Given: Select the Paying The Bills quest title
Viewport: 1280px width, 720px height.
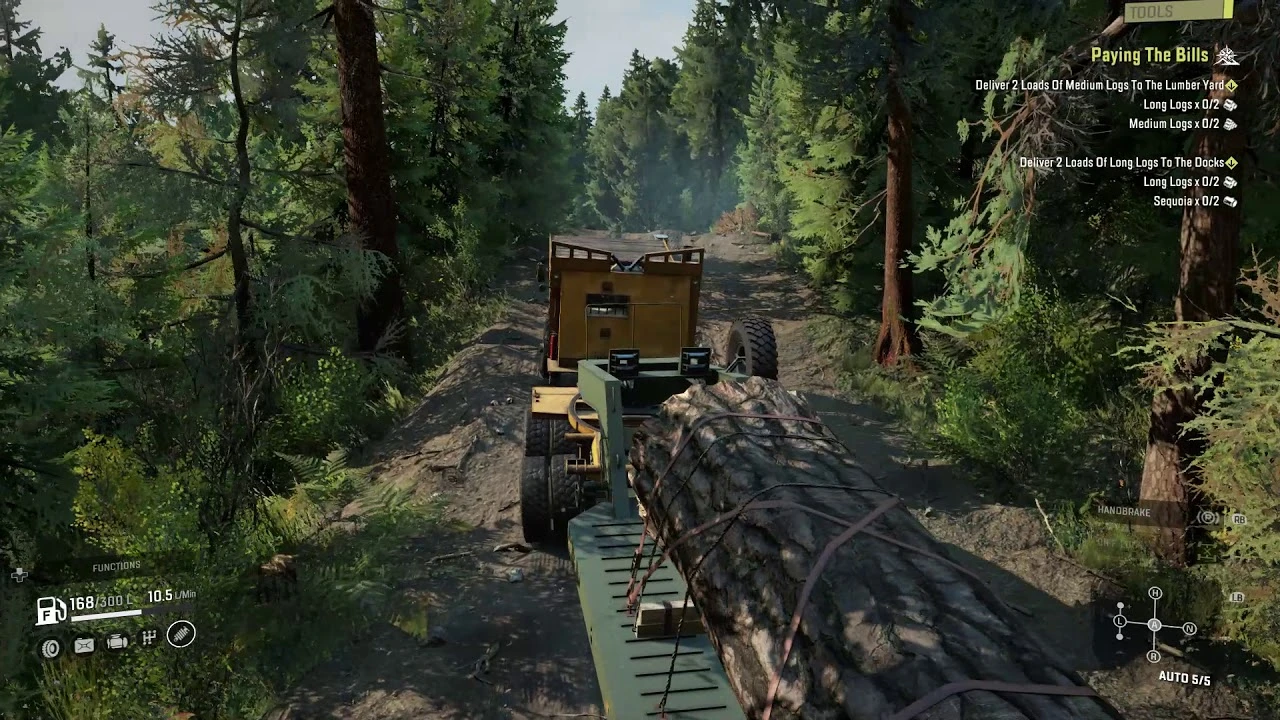Looking at the screenshot, I should 1150,55.
